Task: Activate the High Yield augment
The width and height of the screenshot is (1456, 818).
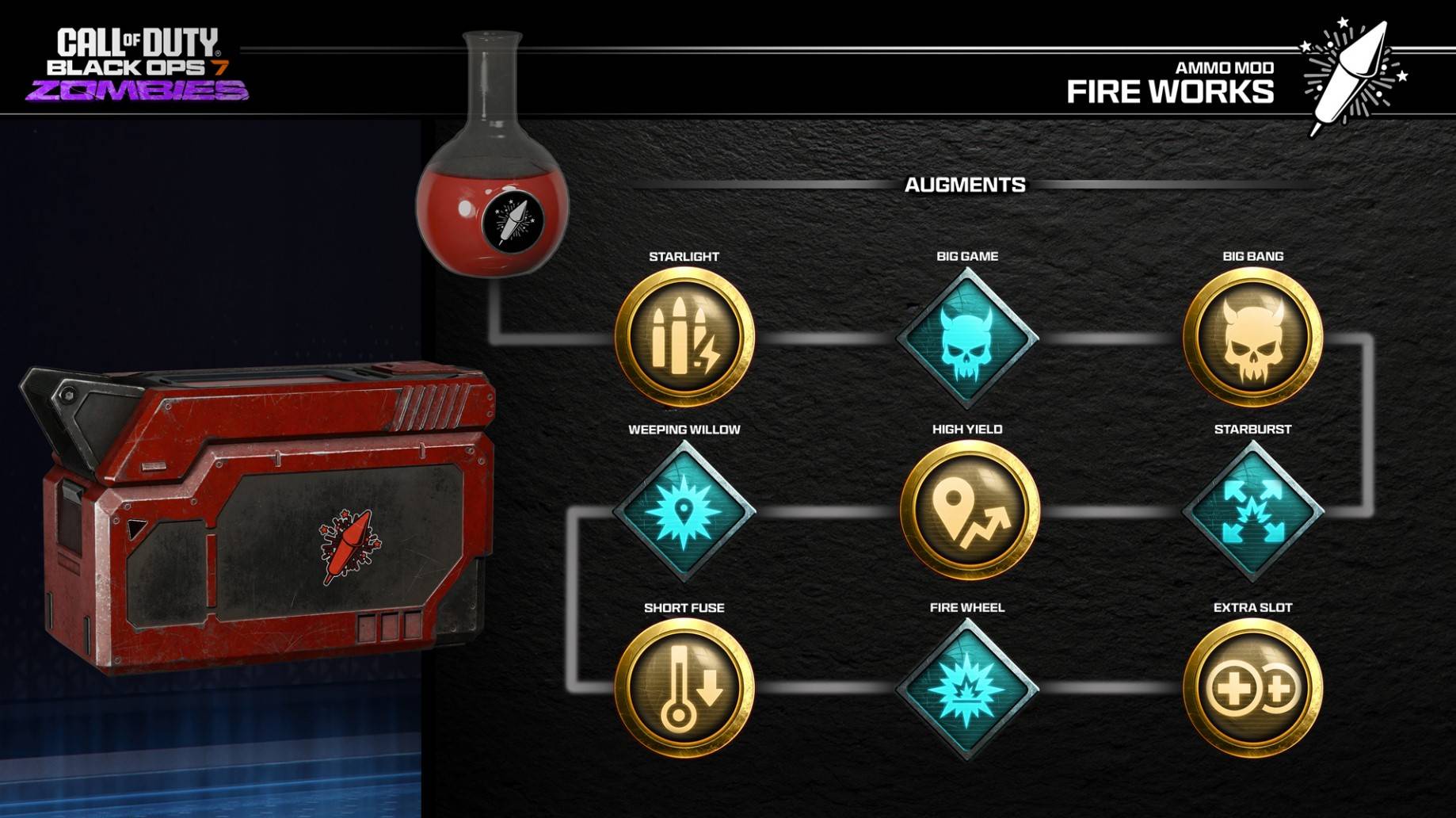Action: 969,511
